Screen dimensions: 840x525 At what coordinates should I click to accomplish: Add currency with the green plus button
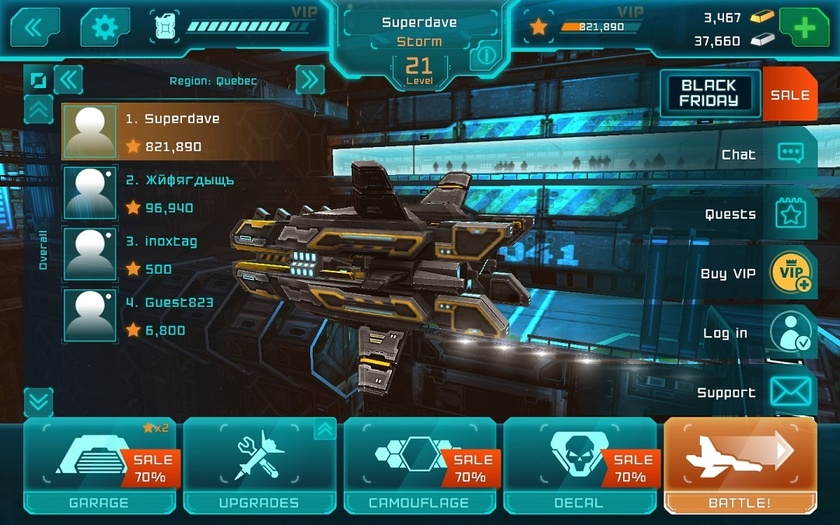(x=807, y=27)
